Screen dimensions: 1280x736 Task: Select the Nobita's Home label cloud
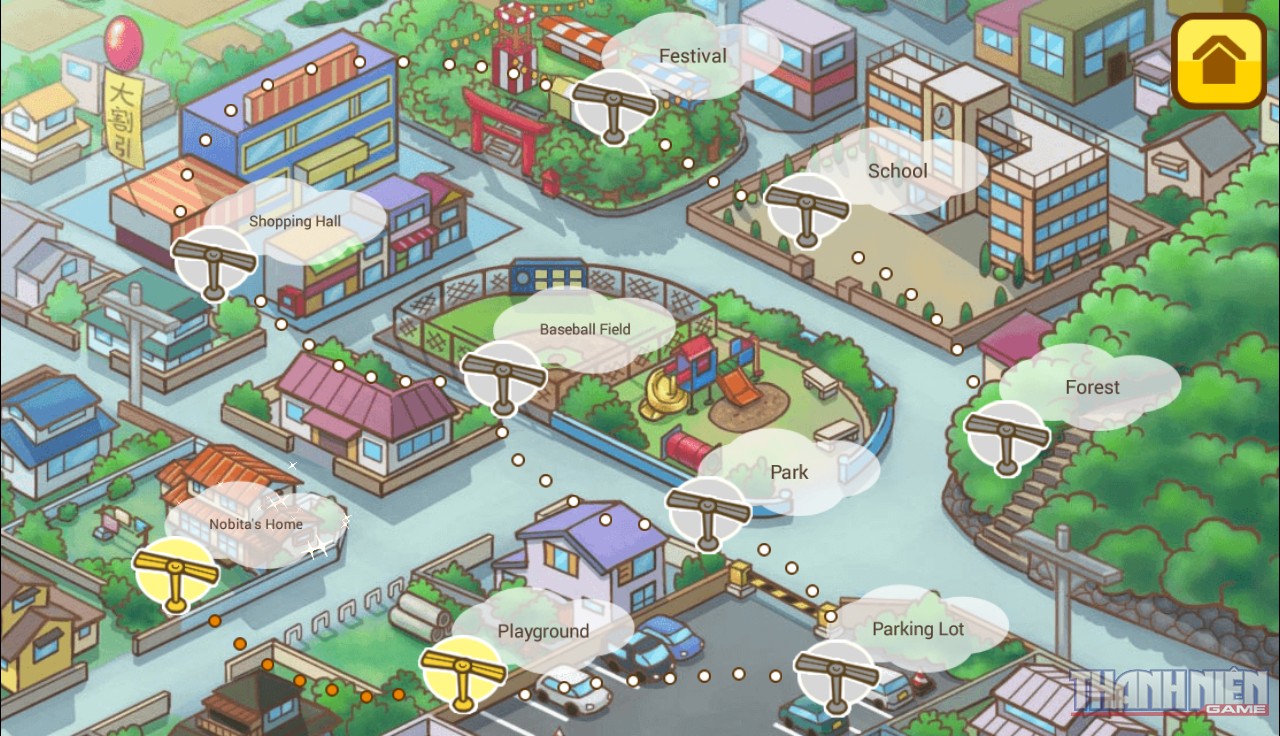tap(255, 524)
